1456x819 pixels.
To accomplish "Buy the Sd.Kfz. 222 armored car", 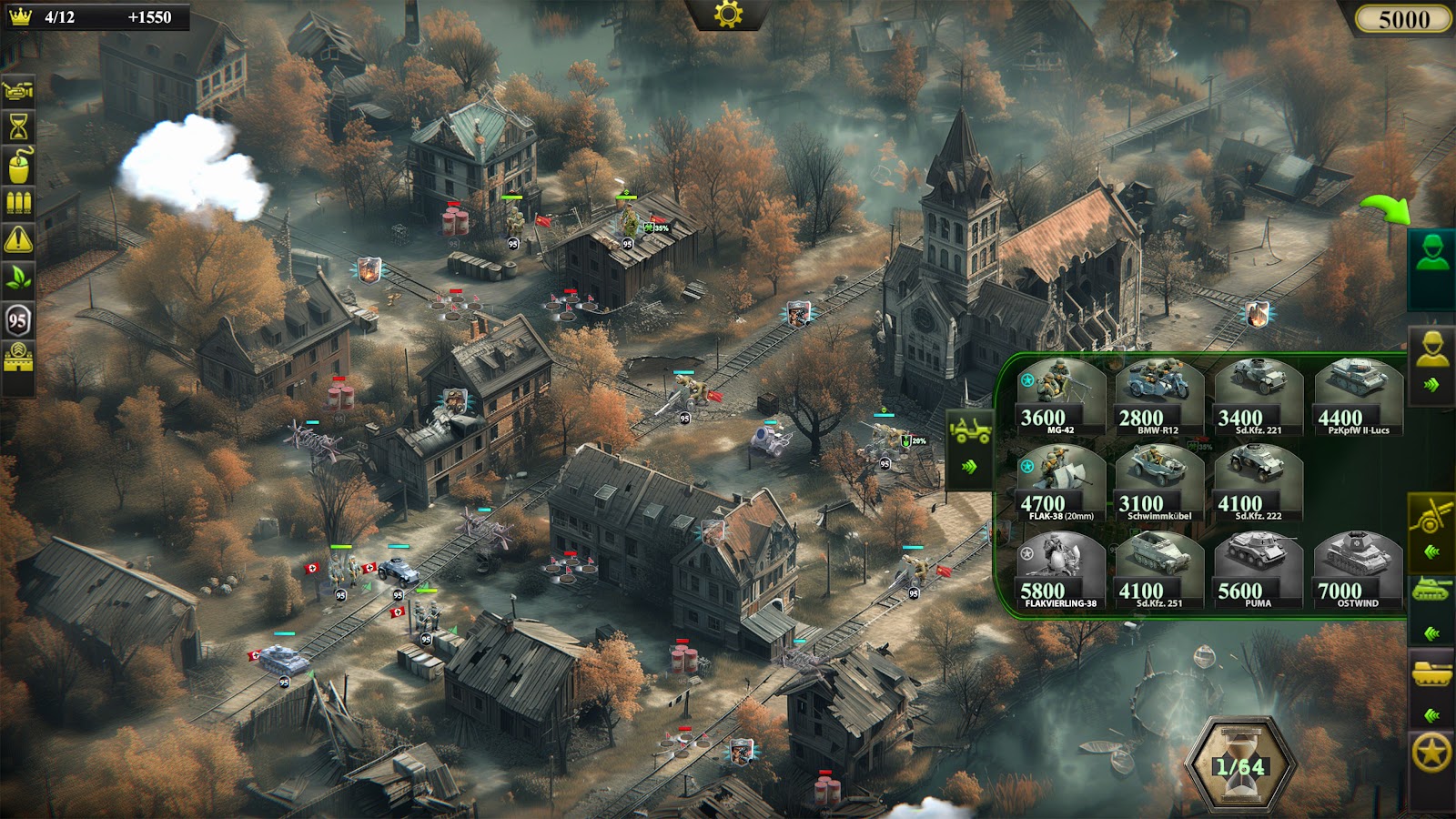I will (x=1259, y=482).
